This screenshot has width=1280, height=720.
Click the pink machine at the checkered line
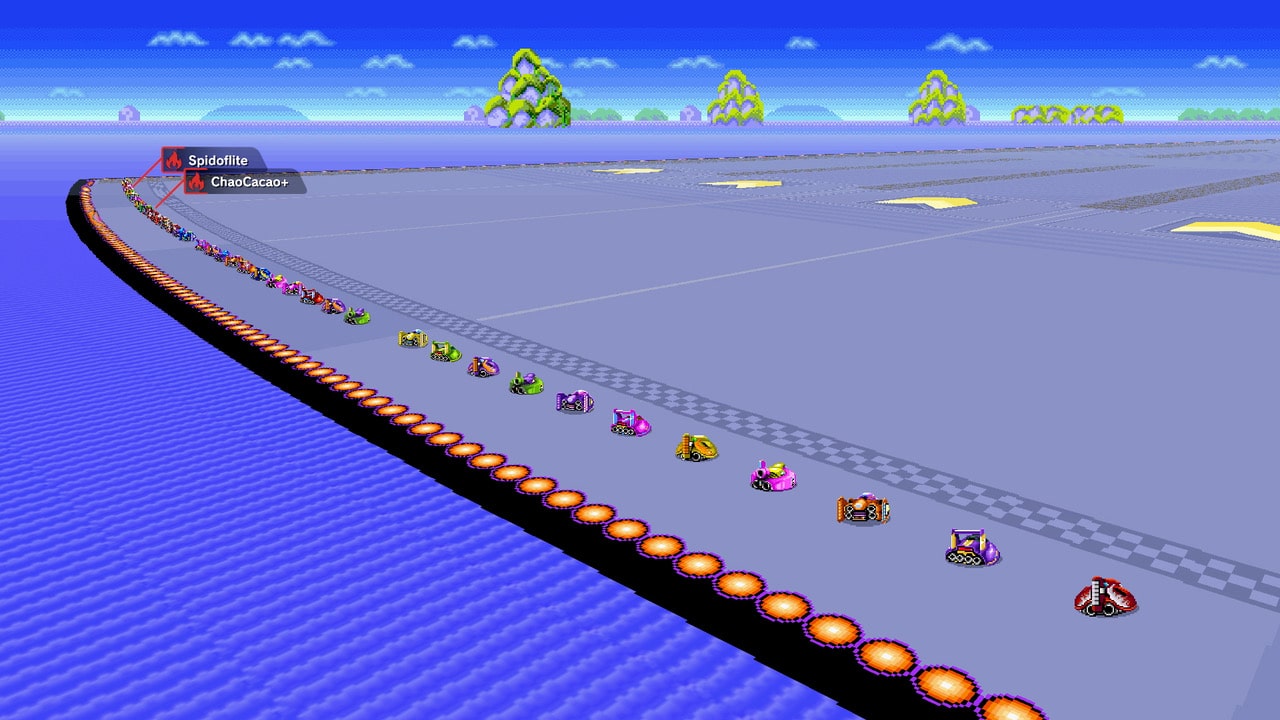pos(629,420)
